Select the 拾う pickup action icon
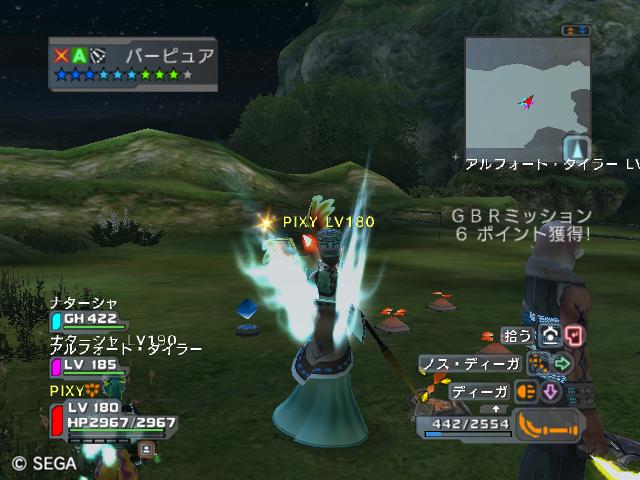The width and height of the screenshot is (640, 480). point(549,336)
